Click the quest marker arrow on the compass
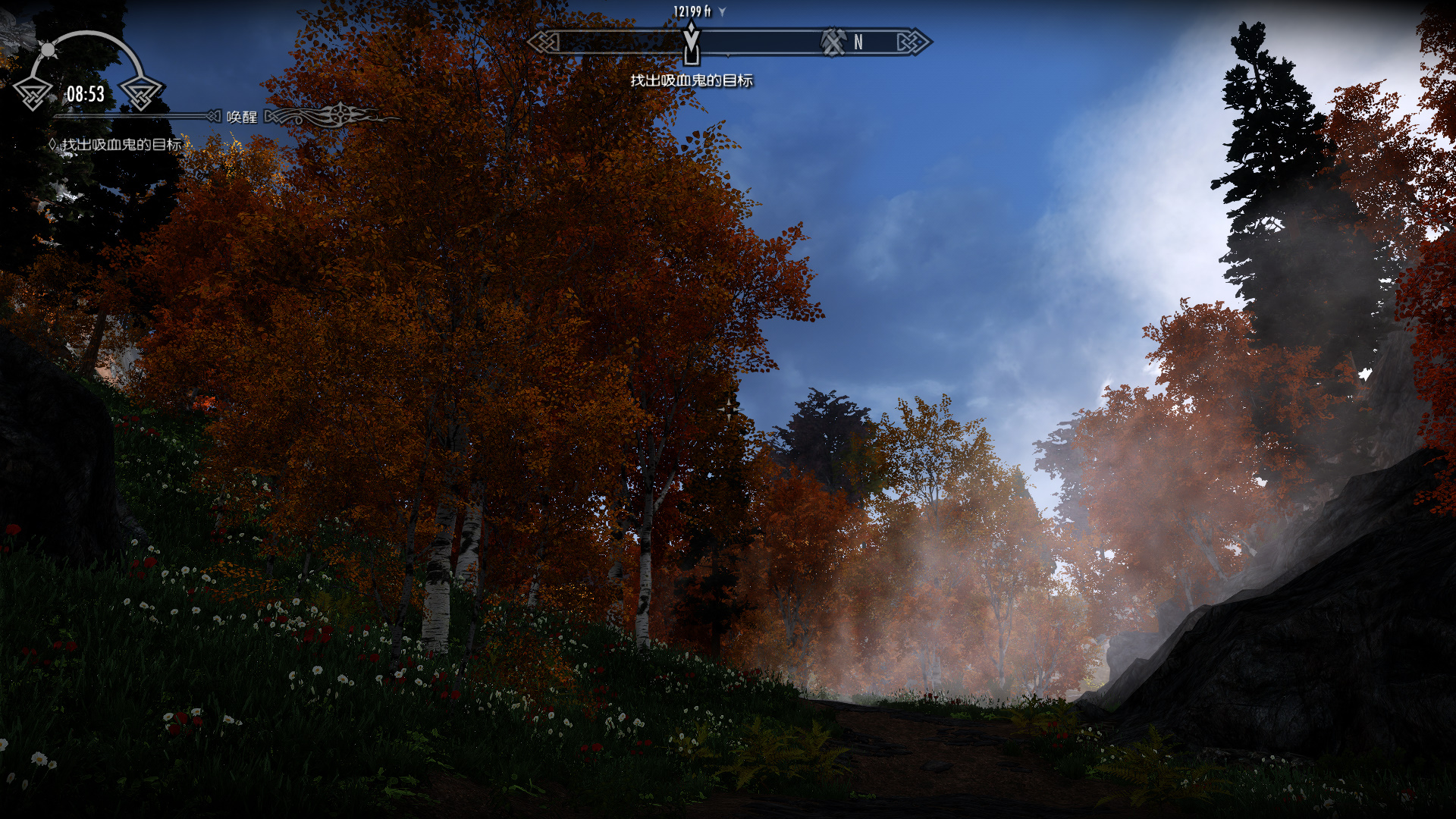 coord(691,42)
